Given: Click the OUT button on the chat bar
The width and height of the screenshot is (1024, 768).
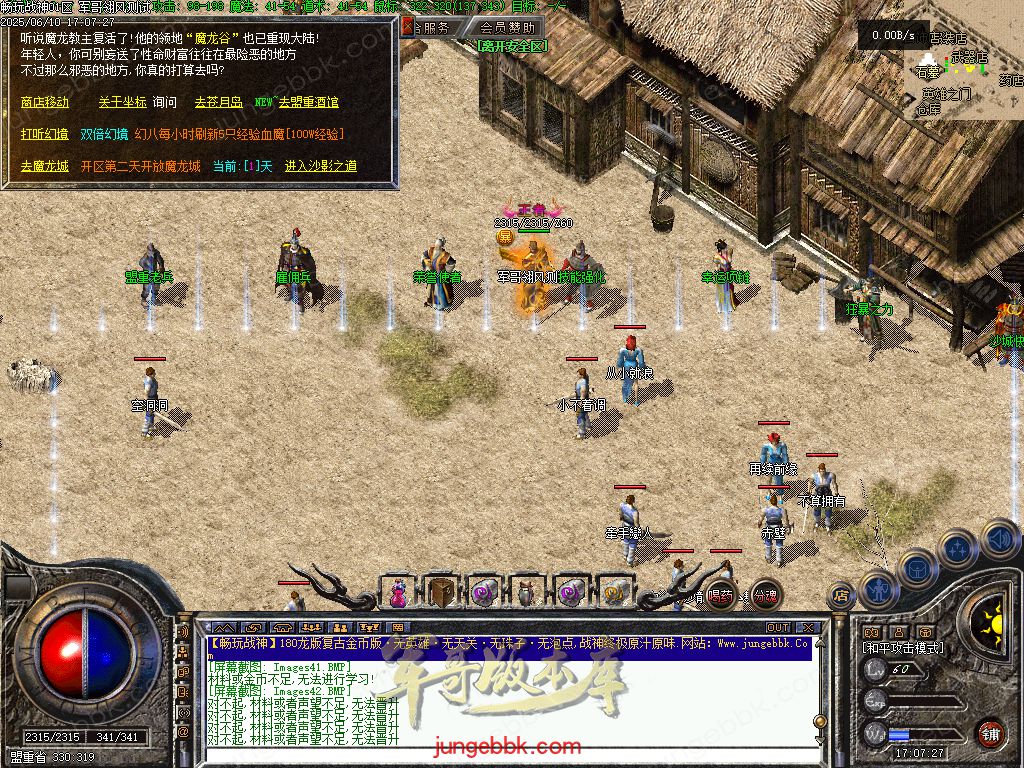Looking at the screenshot, I should tap(777, 628).
